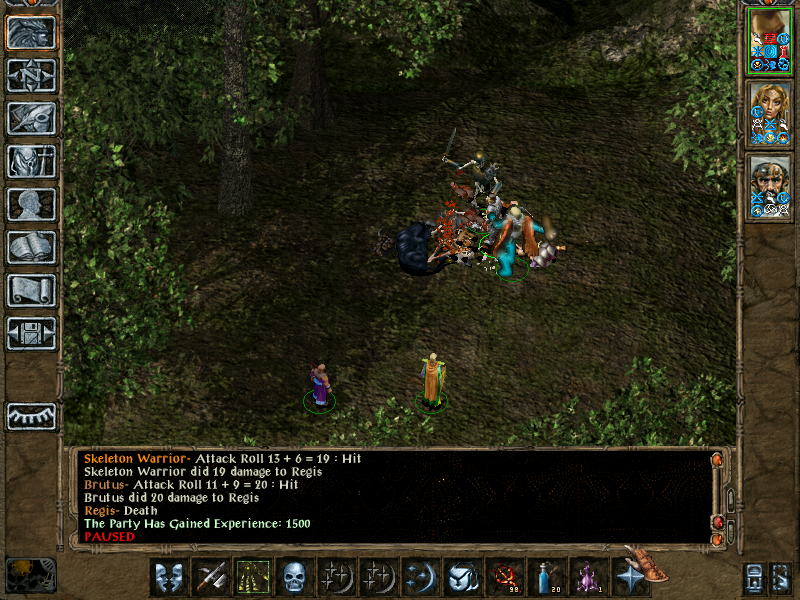Select the red item slot showing 98
This screenshot has height=600, width=800.
(504, 577)
